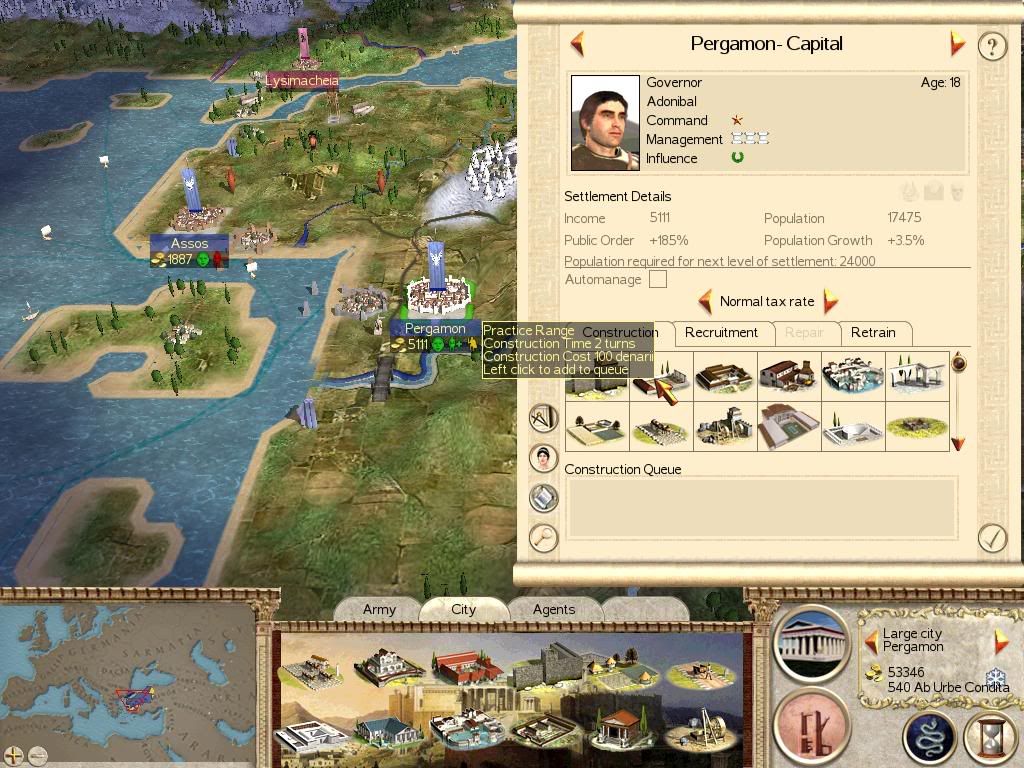This screenshot has height=768, width=1024.
Task: Confirm and close the settlement scroll
Action: point(991,538)
